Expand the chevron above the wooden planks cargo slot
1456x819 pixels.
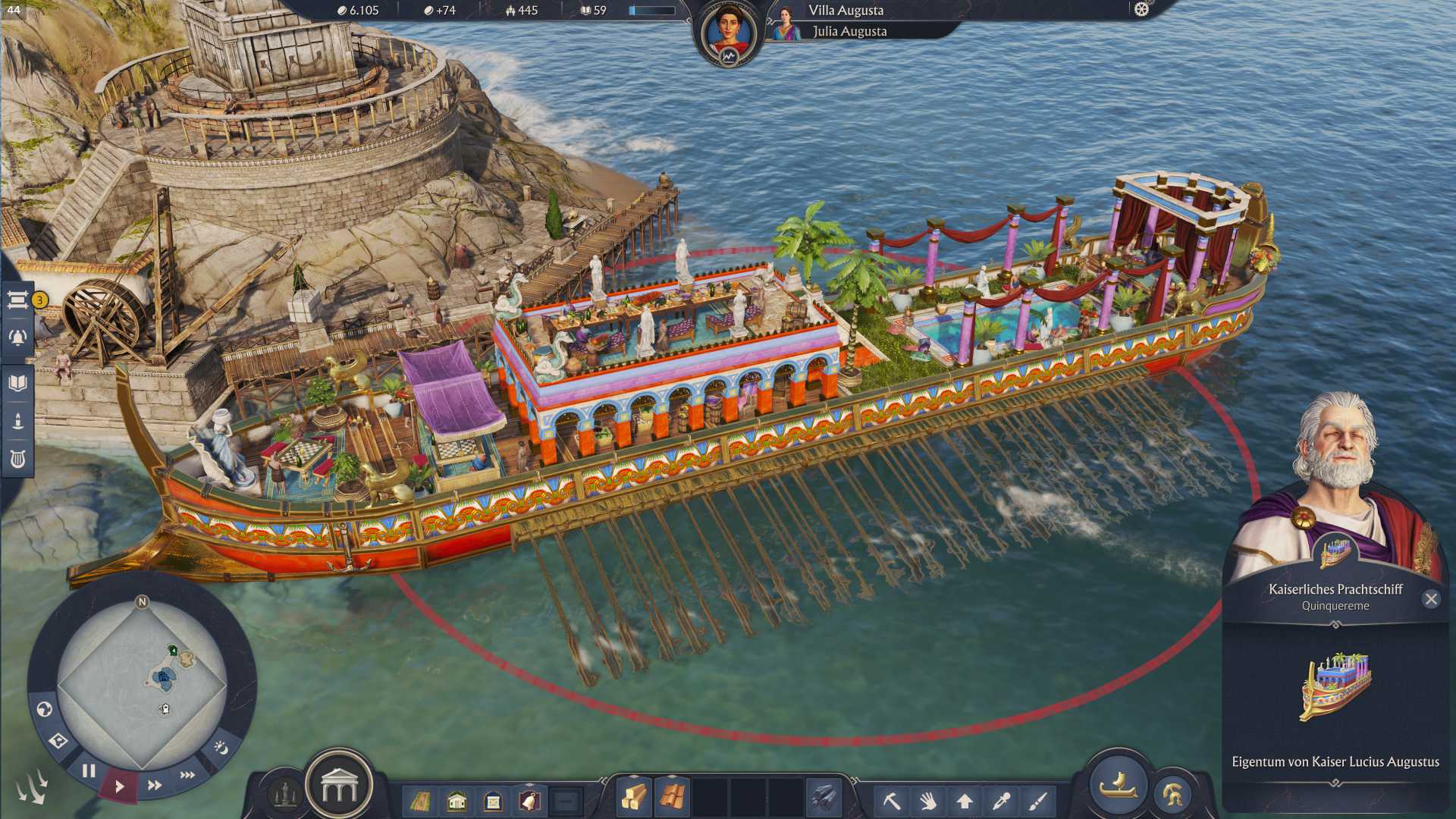coord(634,776)
